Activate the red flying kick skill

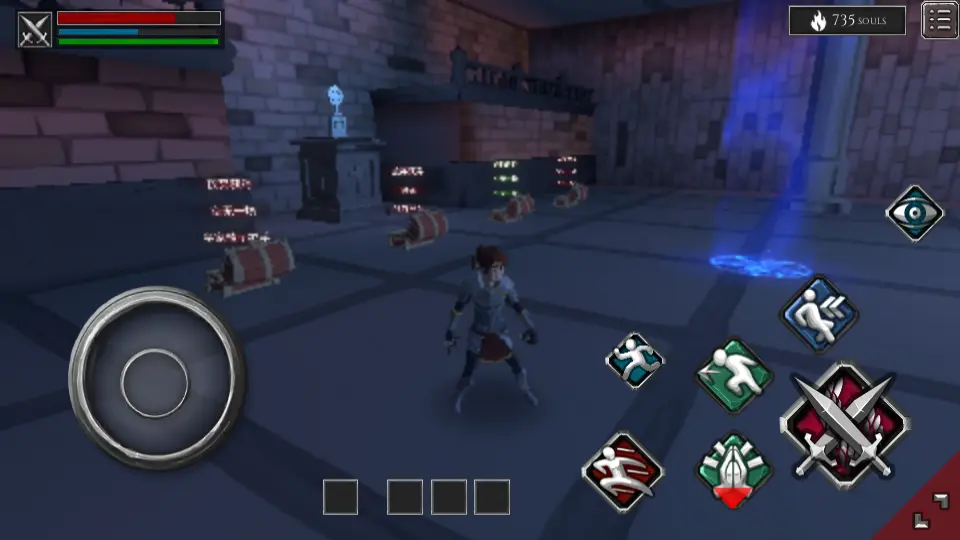[622, 471]
